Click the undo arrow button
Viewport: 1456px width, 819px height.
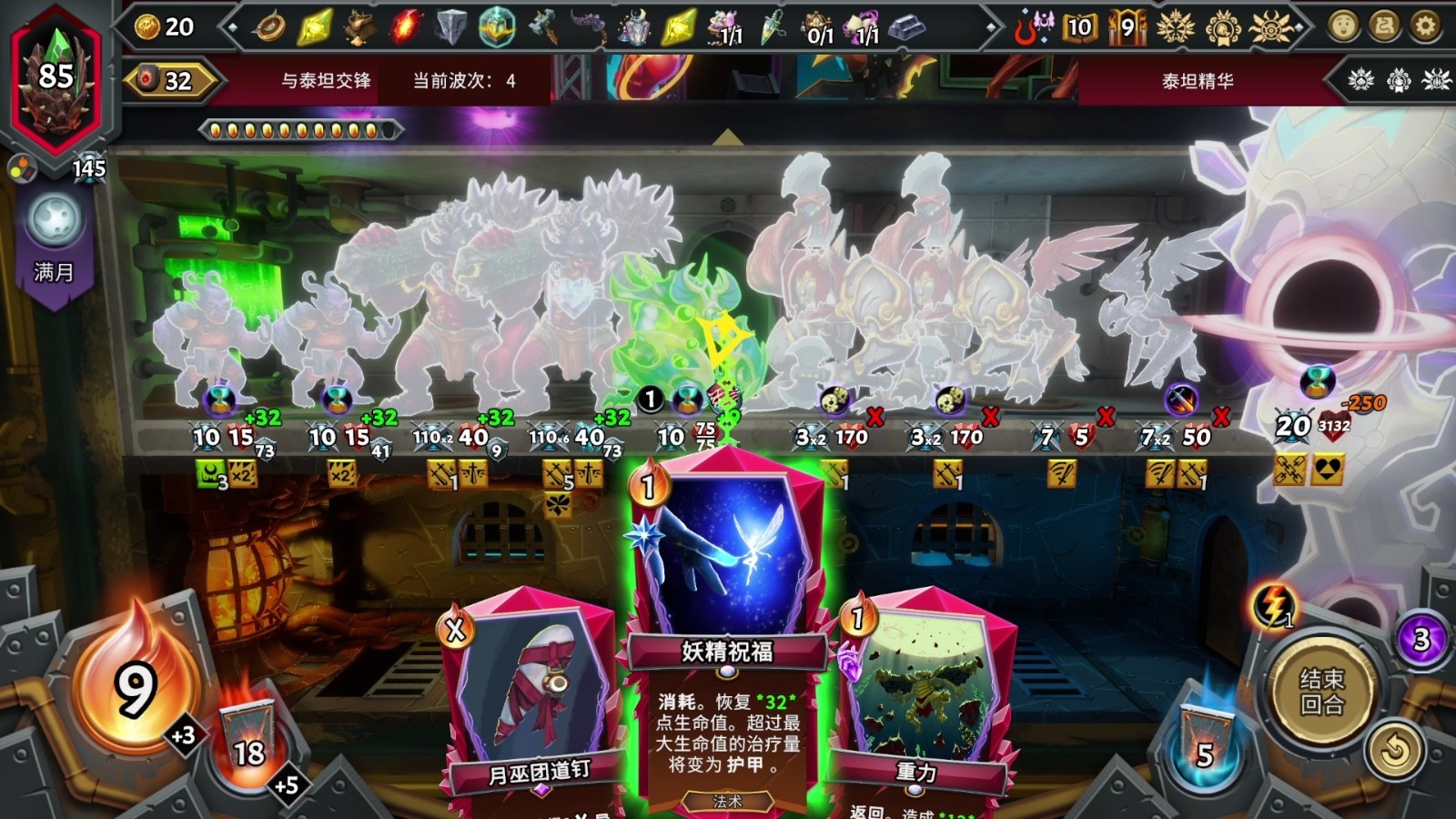coord(1395,751)
